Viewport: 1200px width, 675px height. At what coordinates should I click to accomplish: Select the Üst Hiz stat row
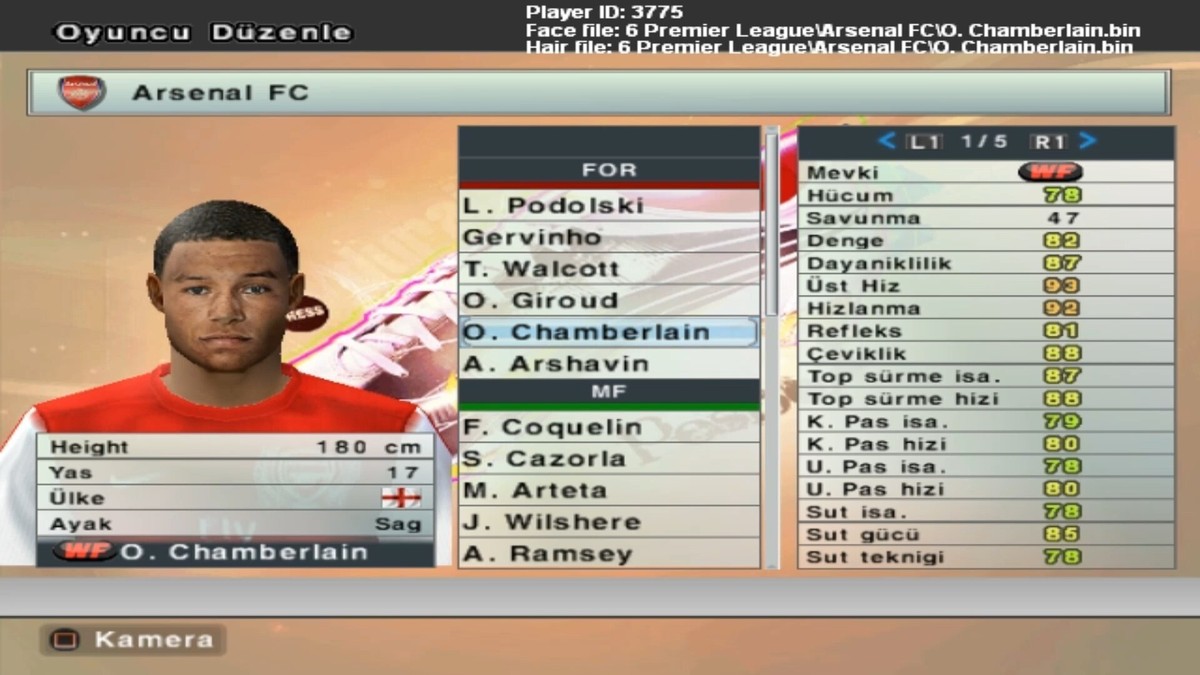tap(985, 286)
